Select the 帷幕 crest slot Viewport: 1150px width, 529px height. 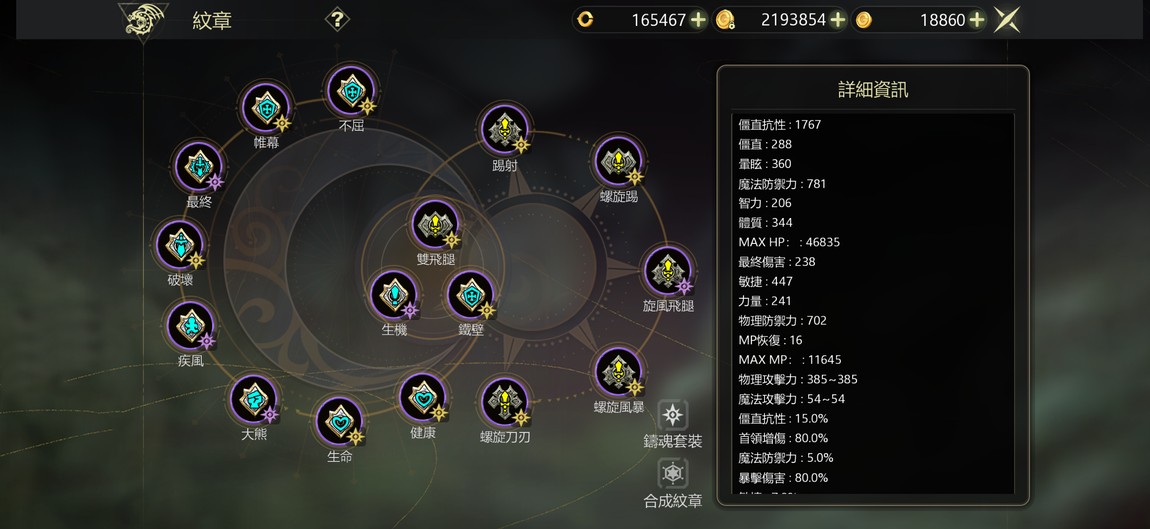(x=266, y=107)
